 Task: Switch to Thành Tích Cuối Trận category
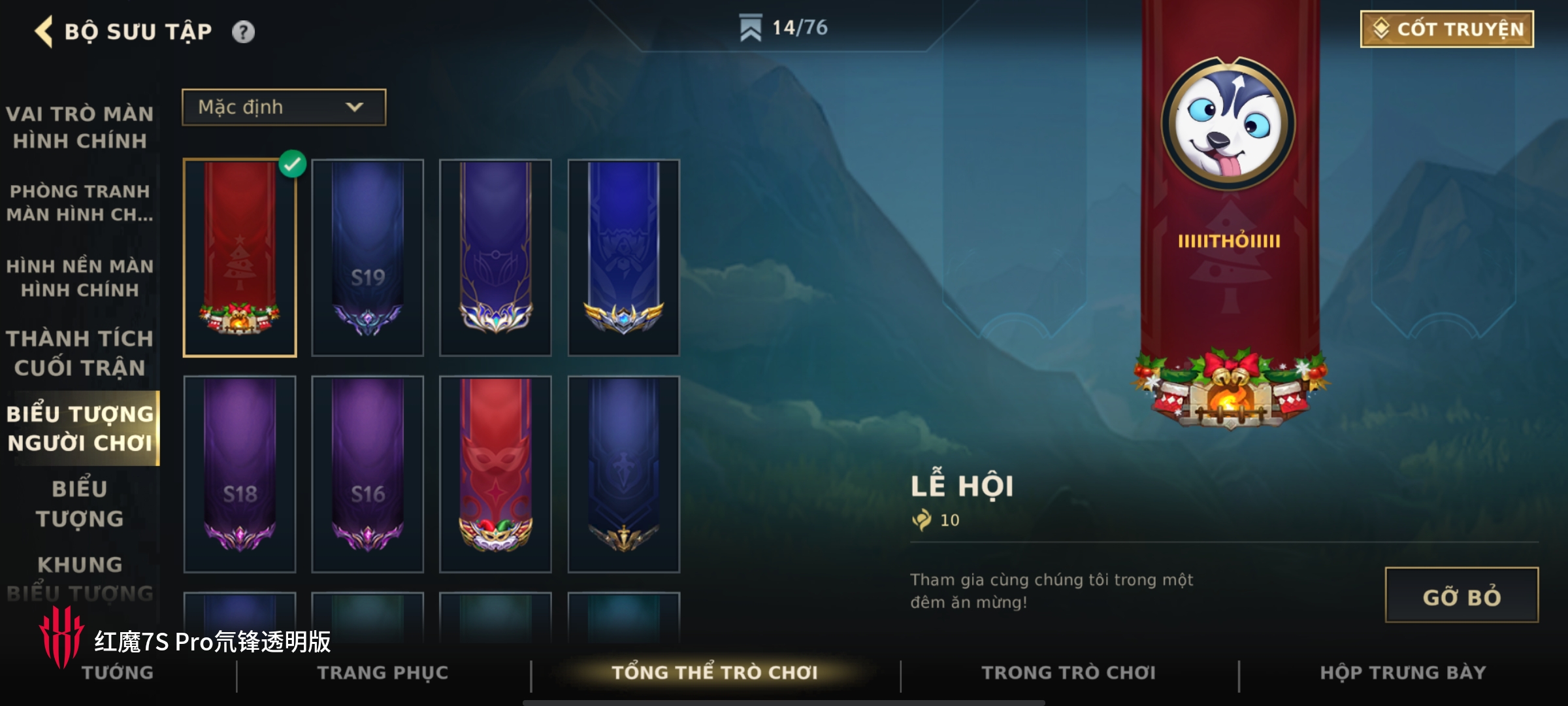pos(80,353)
